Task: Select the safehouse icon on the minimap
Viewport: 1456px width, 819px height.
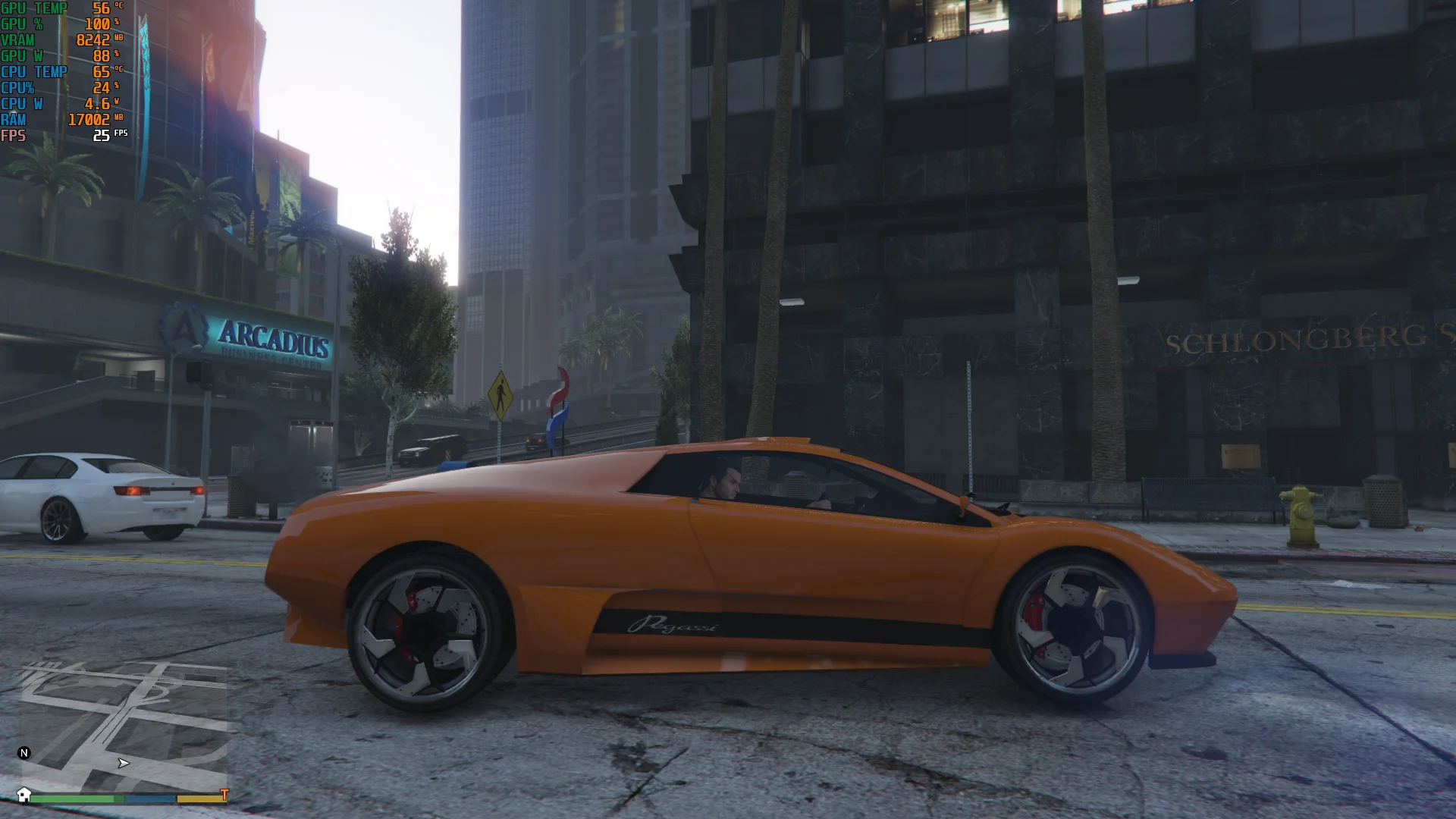Action: [x=24, y=794]
